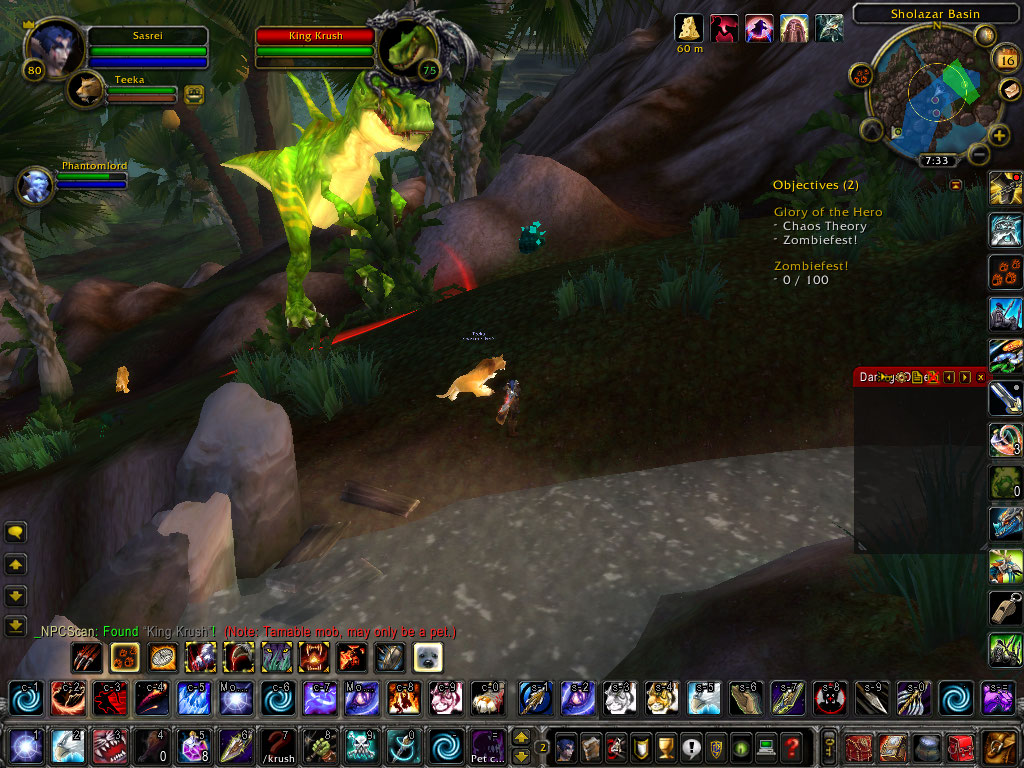The image size is (1024, 768).
Task: Activate the pet bar claw attack ability
Action: click(x=86, y=657)
